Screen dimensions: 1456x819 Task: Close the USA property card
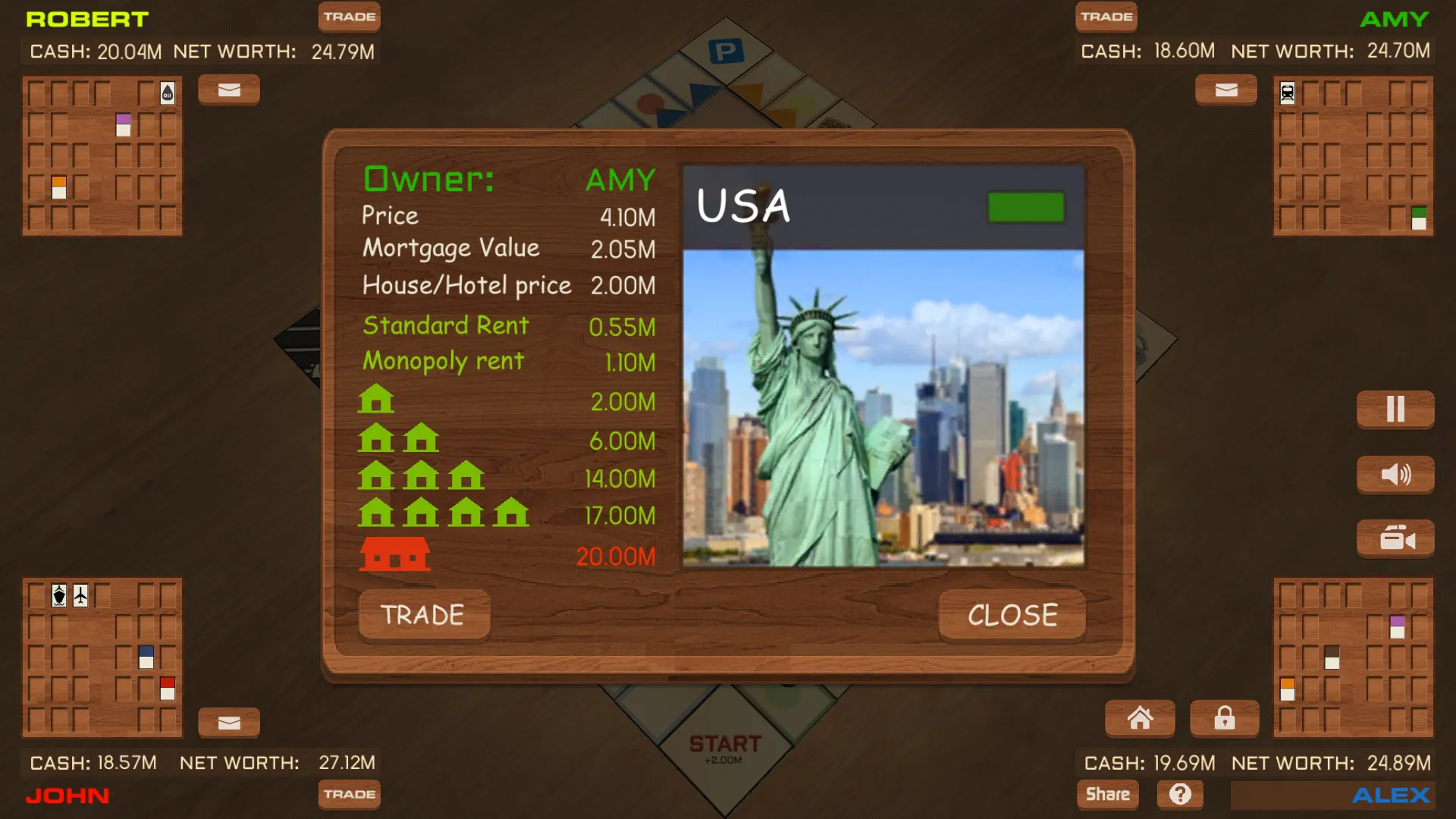click(1012, 614)
